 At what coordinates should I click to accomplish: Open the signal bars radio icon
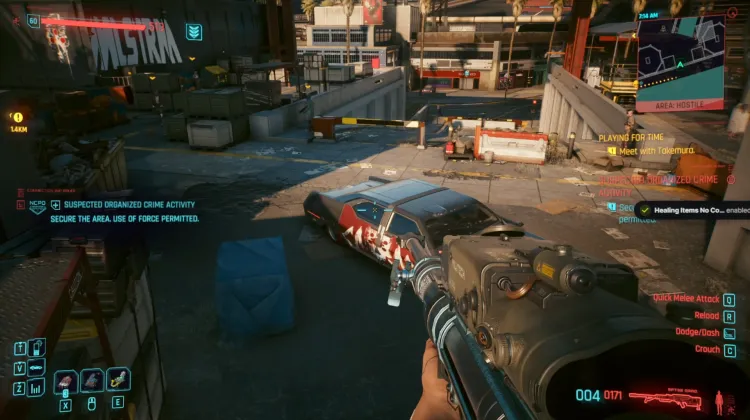(x=37, y=386)
